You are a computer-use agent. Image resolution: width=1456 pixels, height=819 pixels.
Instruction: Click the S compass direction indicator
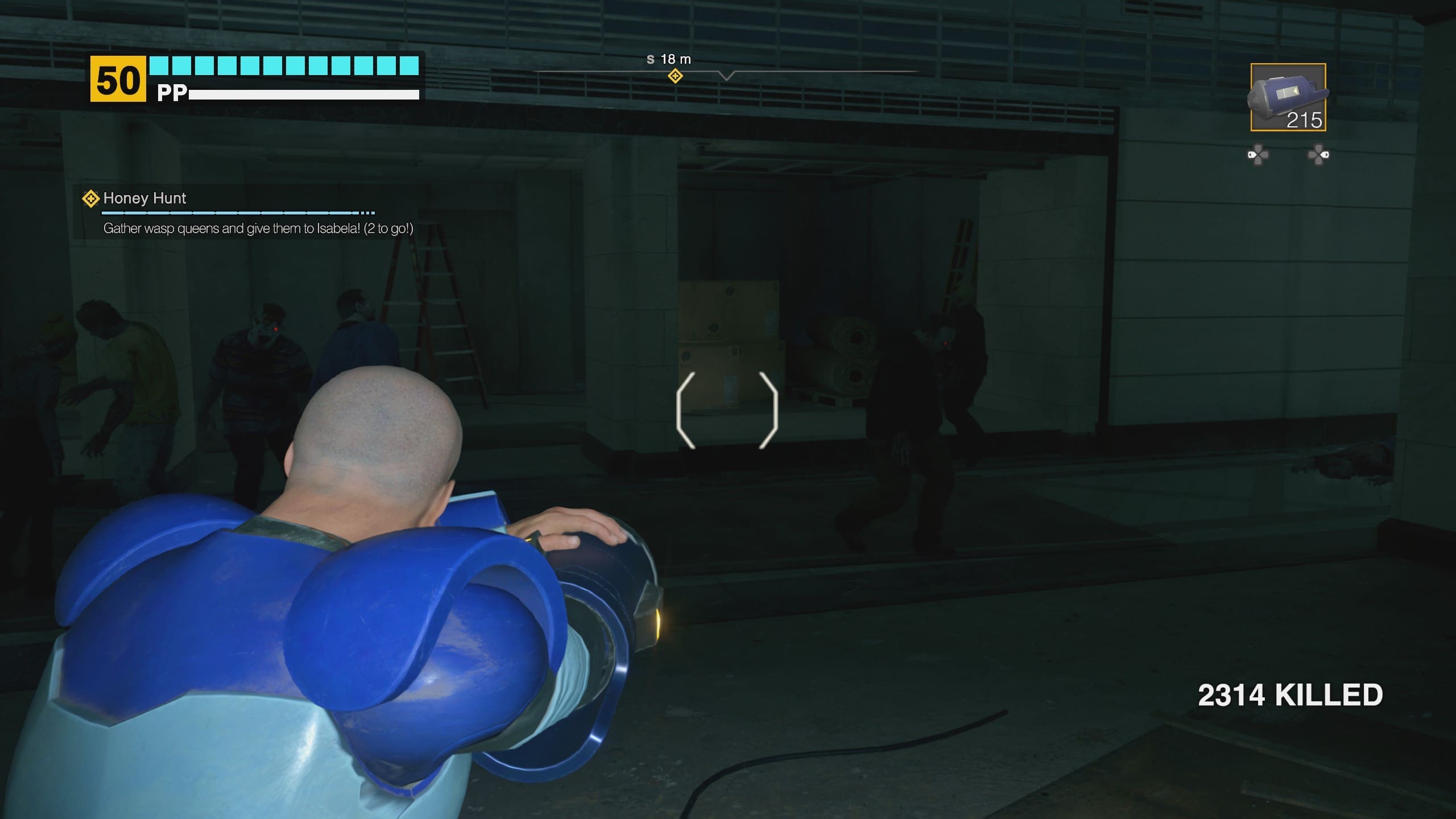[x=650, y=59]
